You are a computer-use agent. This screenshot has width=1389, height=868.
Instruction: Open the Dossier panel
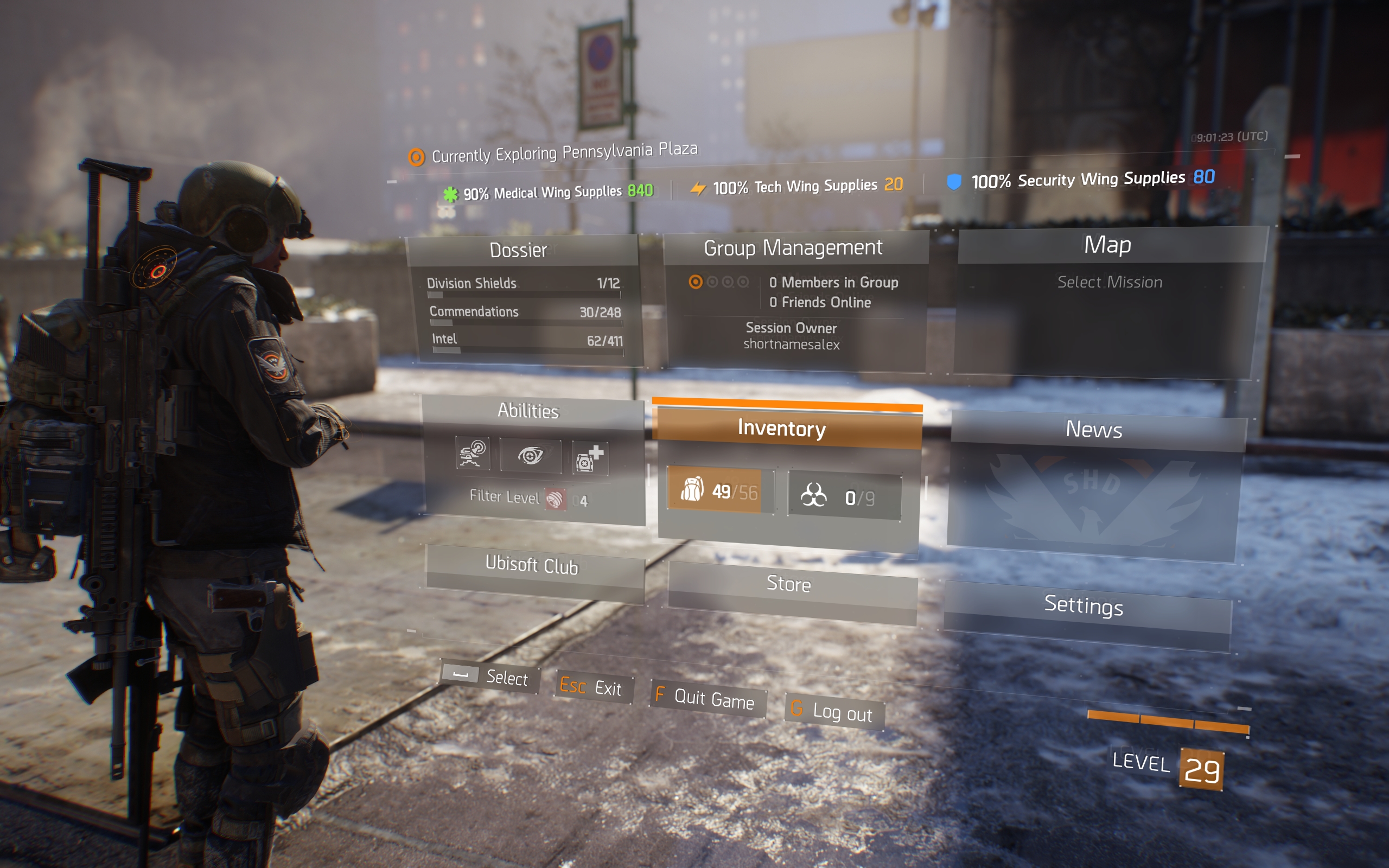coord(519,250)
